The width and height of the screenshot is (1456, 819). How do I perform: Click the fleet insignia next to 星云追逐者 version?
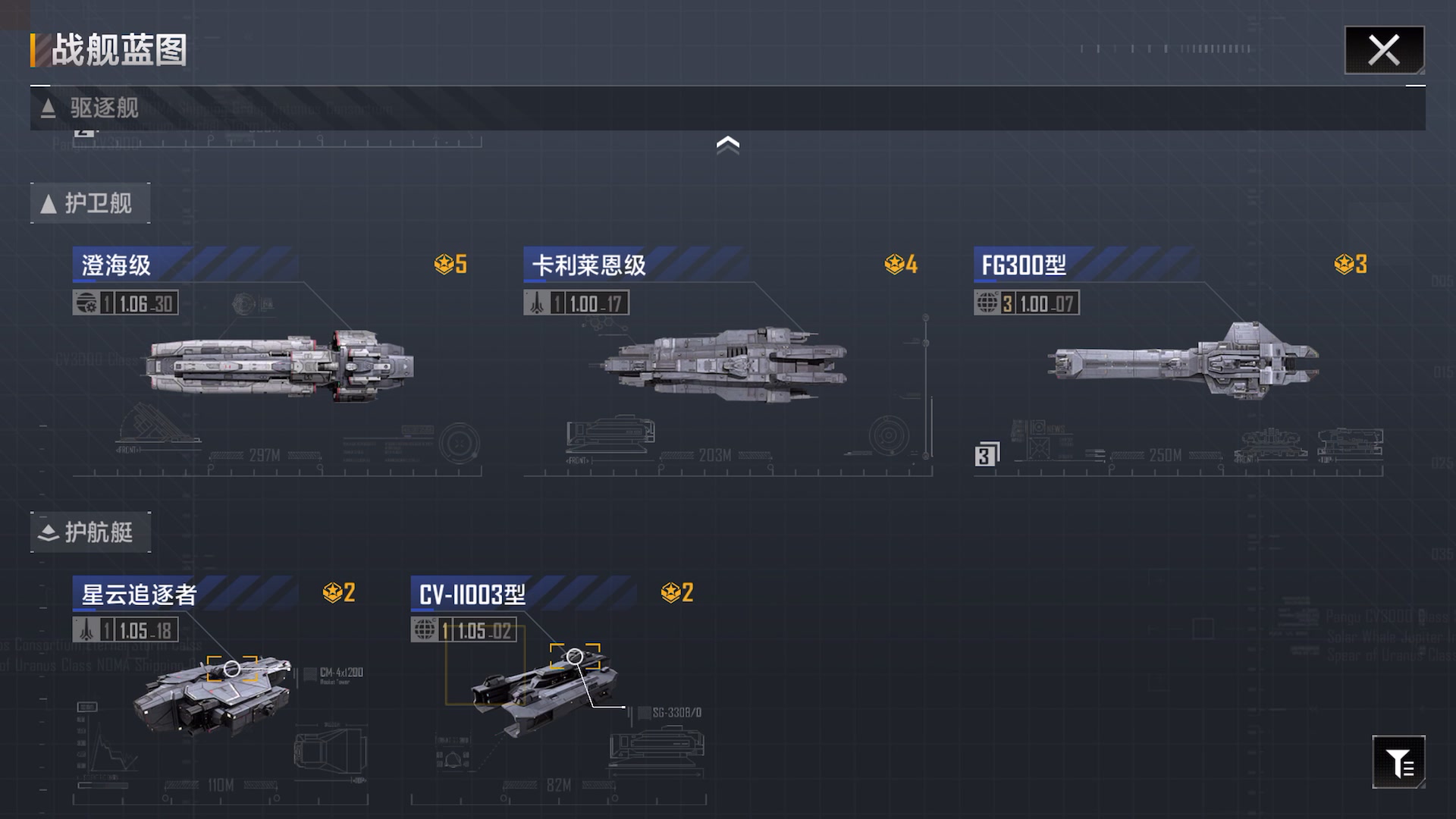pyautogui.click(x=86, y=630)
